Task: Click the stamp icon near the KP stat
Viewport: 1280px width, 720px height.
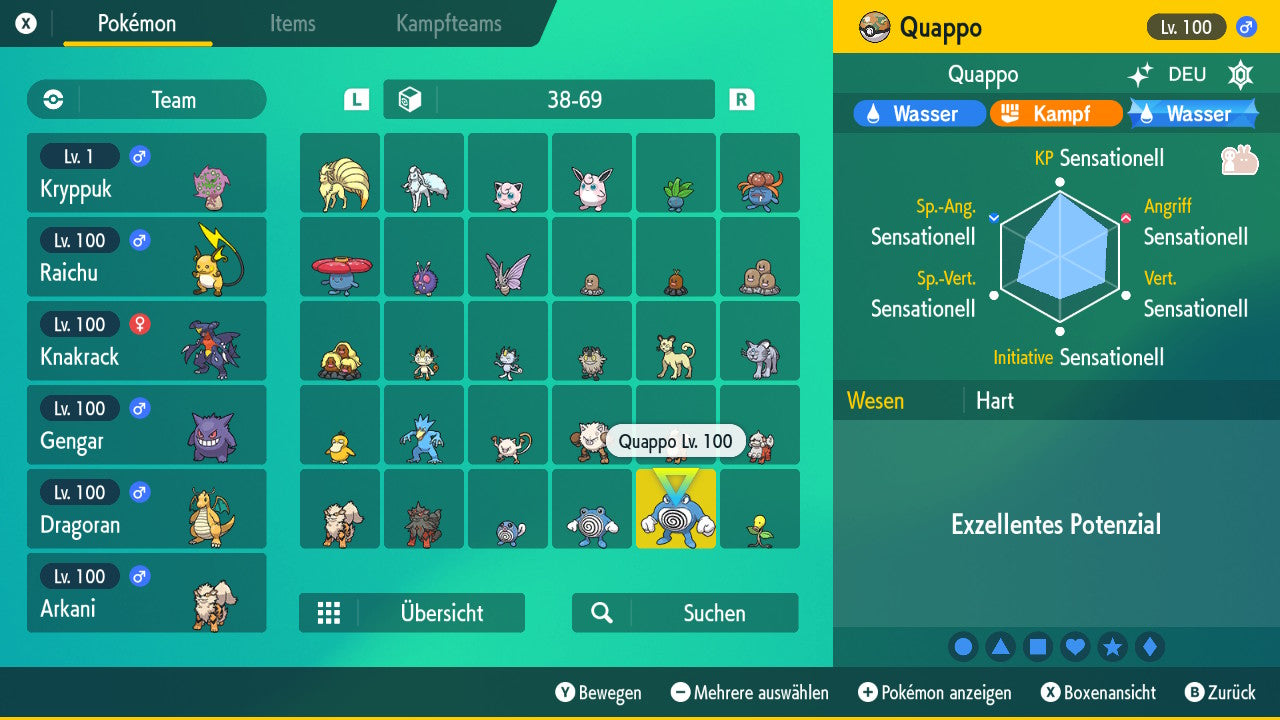Action: (1240, 159)
